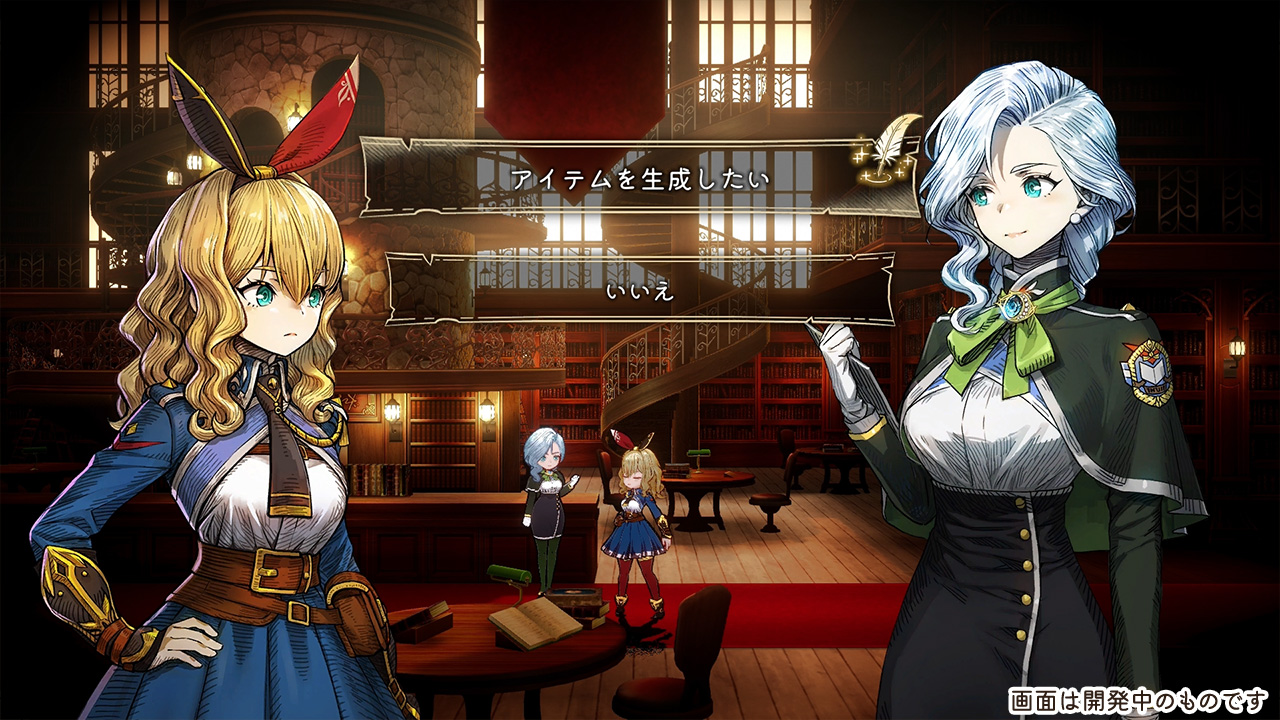The height and width of the screenshot is (720, 1280).
Task: Choose the アイテムを生成したい dialogue option
Action: (640, 180)
